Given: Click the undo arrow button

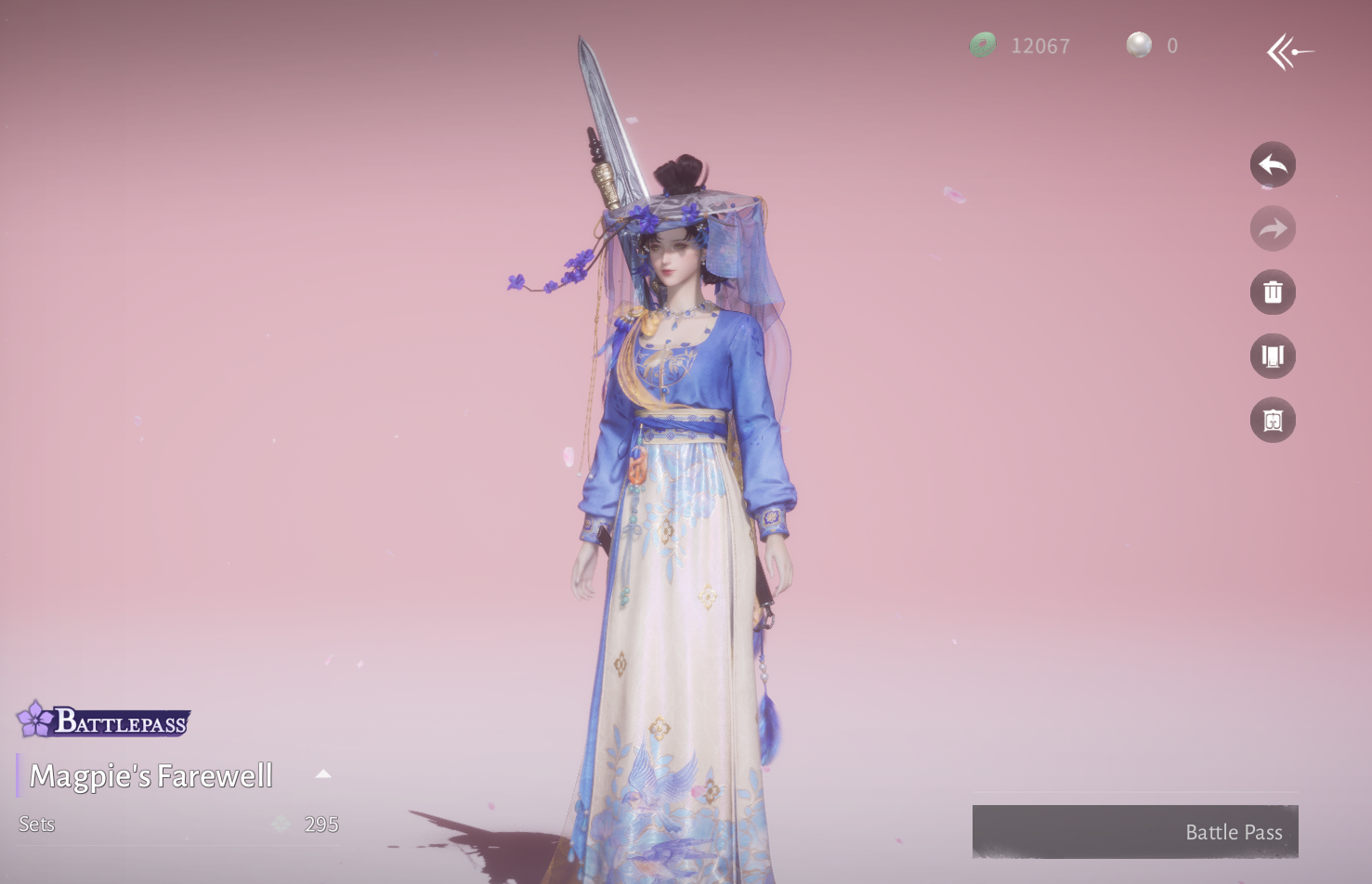Looking at the screenshot, I should click(x=1273, y=165).
